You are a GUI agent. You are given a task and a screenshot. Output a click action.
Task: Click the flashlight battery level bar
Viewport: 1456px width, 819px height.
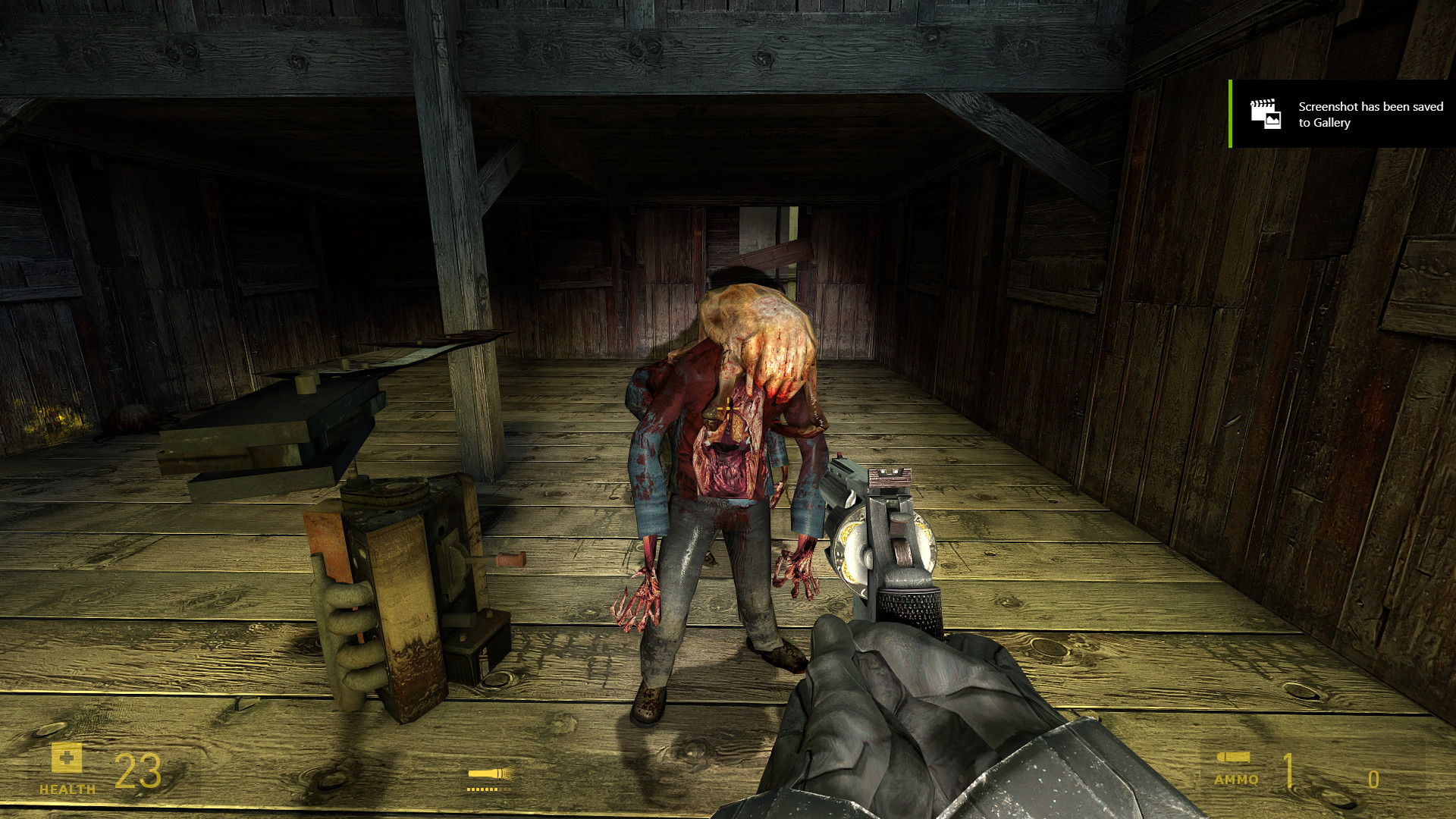(488, 791)
